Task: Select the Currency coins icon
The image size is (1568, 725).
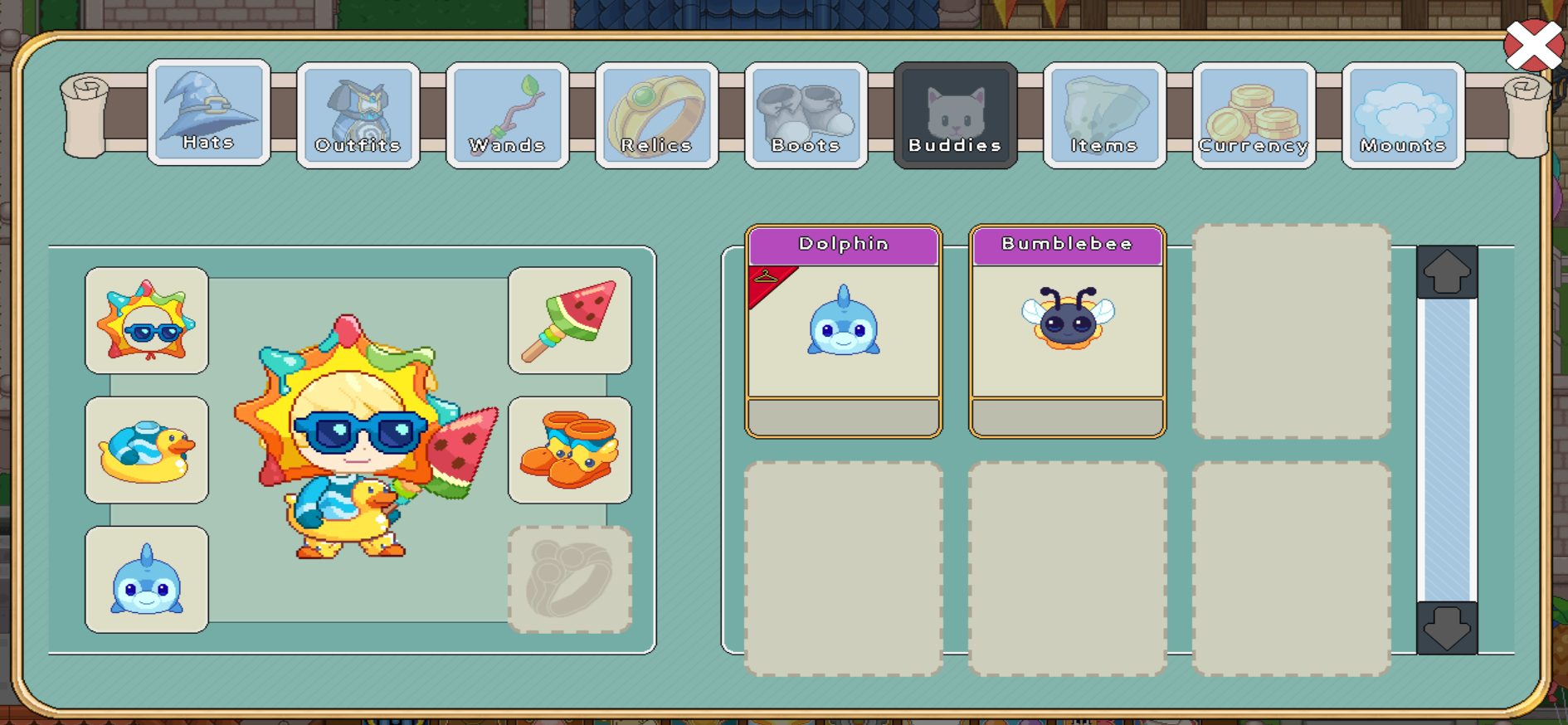Action: [1254, 114]
